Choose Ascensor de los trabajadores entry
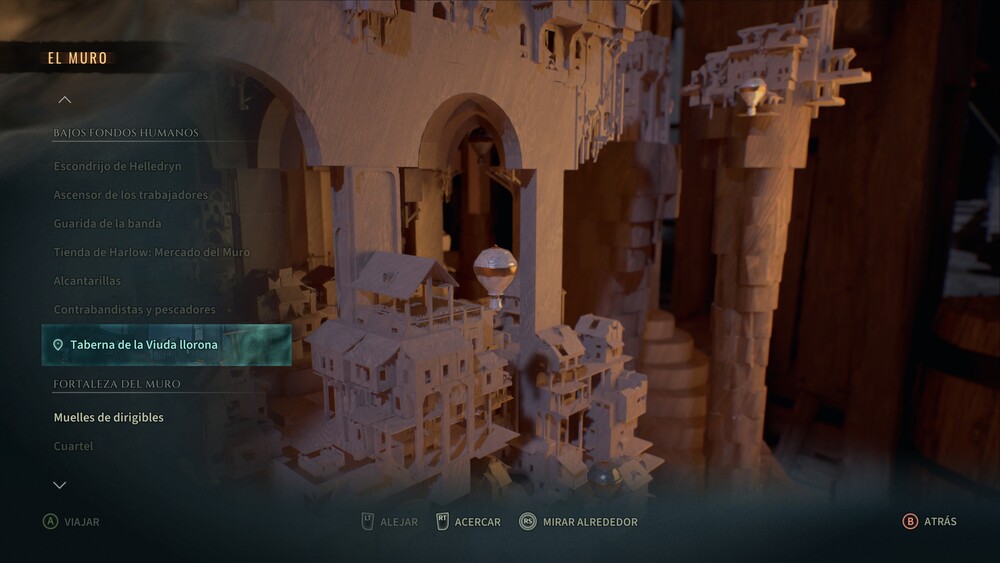Image resolution: width=1000 pixels, height=563 pixels. (x=130, y=195)
